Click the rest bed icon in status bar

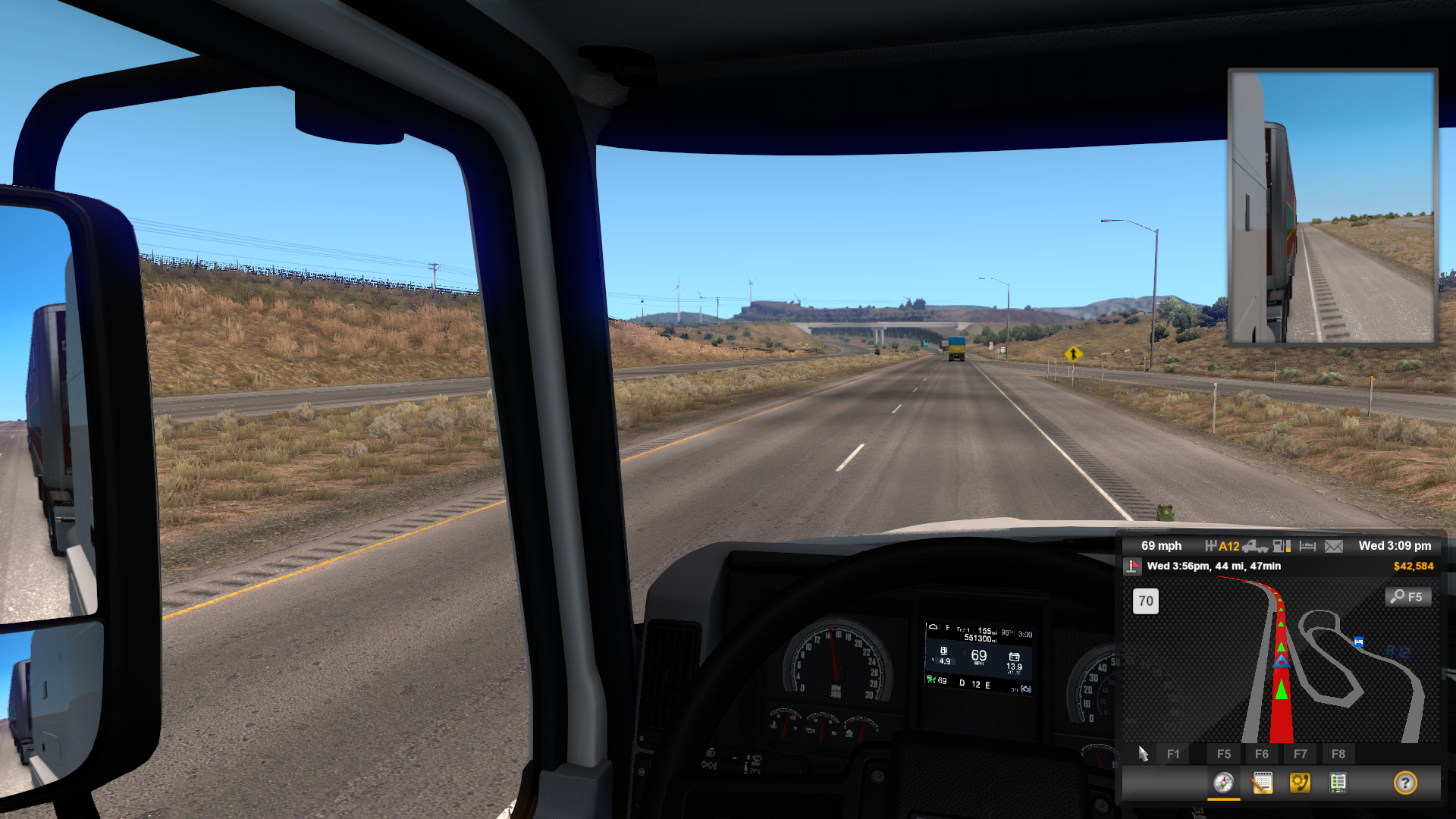point(1307,546)
